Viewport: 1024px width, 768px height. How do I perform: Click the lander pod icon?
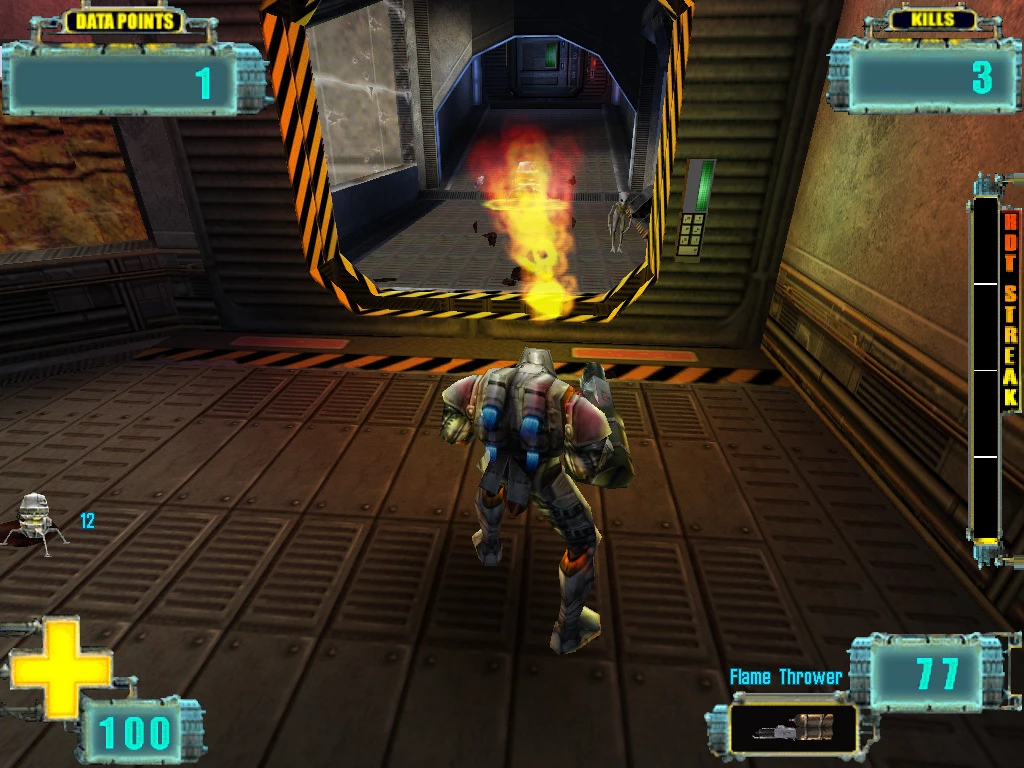pyautogui.click(x=35, y=520)
